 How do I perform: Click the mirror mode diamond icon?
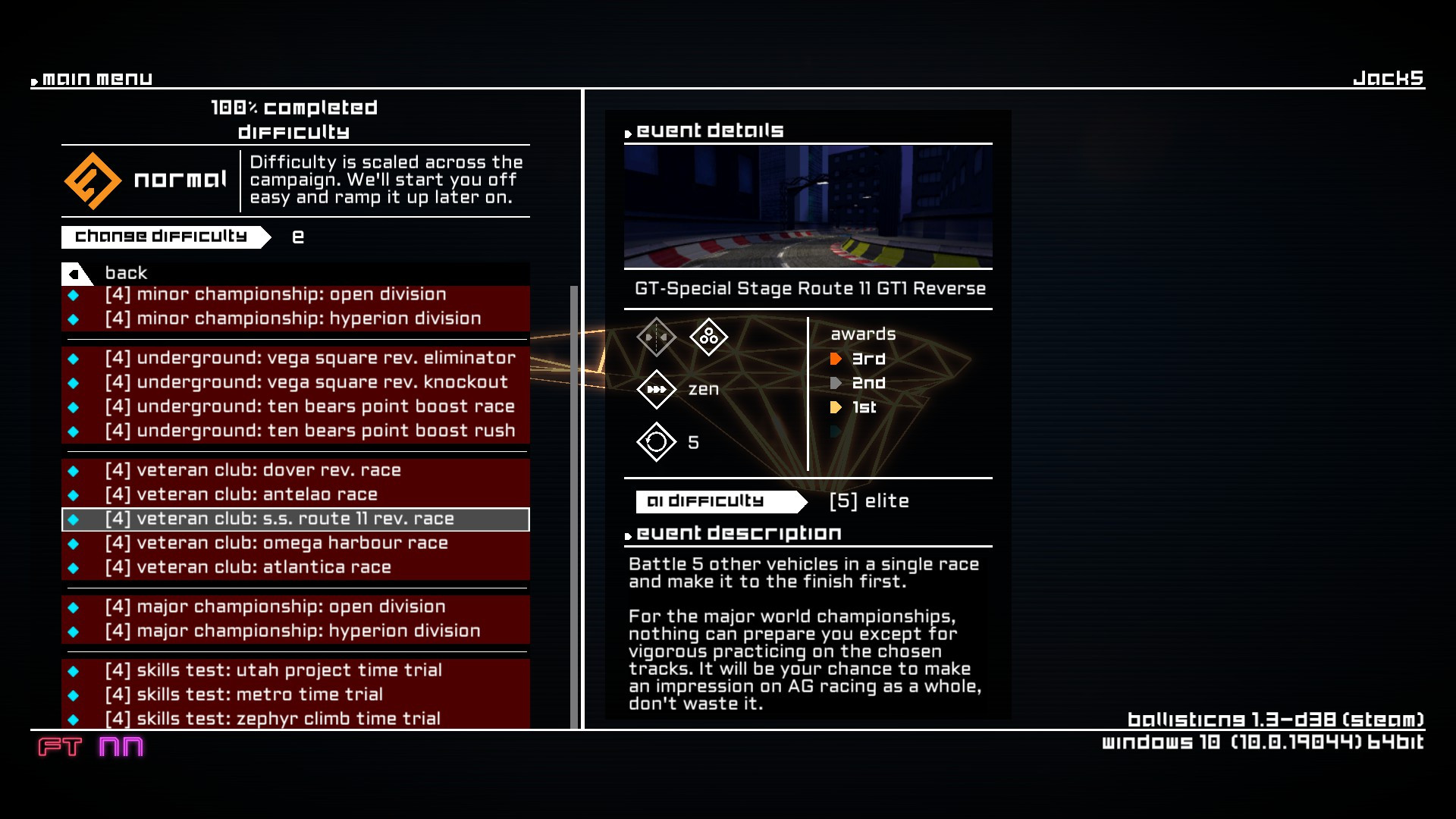(x=656, y=337)
